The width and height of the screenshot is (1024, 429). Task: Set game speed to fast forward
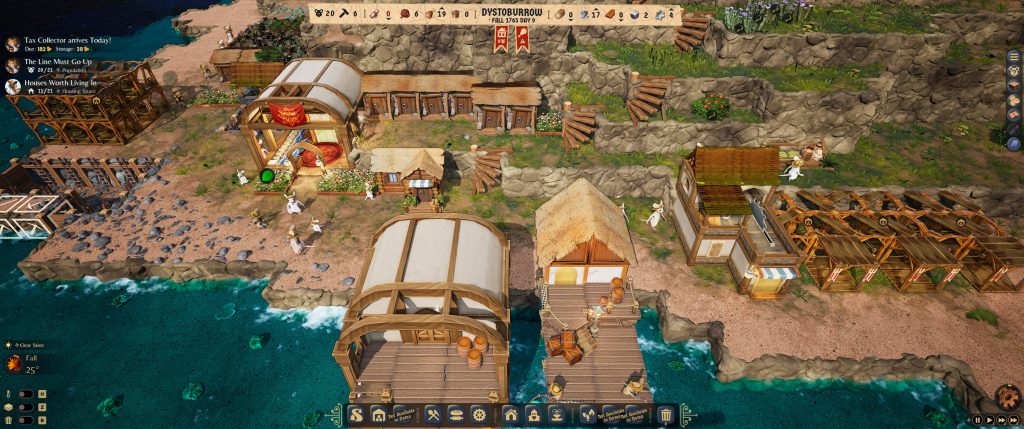pyautogui.click(x=1000, y=421)
